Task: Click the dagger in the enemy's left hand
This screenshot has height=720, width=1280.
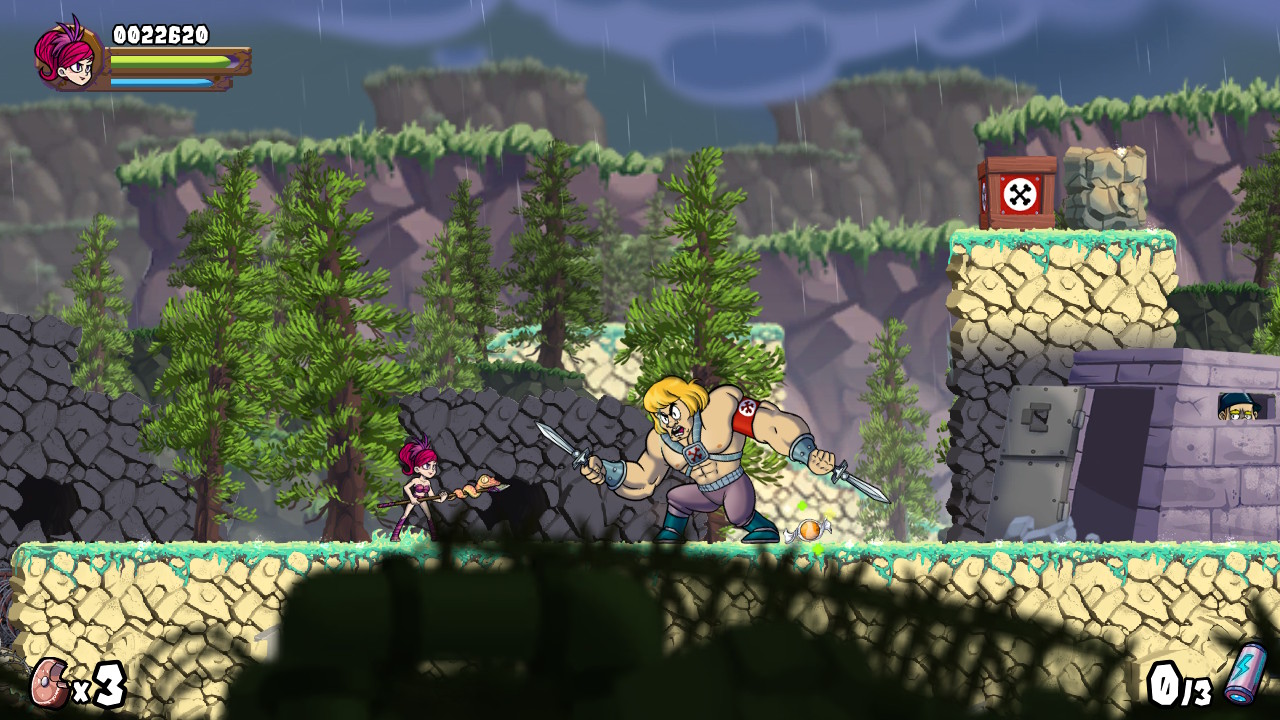Action: click(855, 478)
